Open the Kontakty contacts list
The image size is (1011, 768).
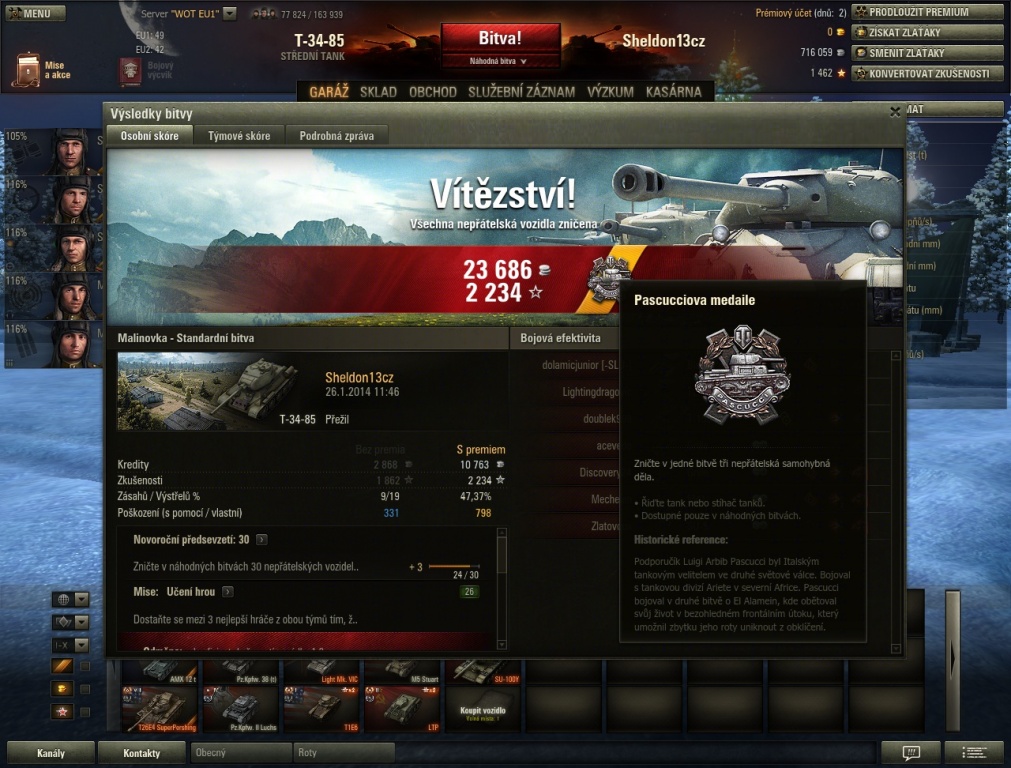[142, 752]
